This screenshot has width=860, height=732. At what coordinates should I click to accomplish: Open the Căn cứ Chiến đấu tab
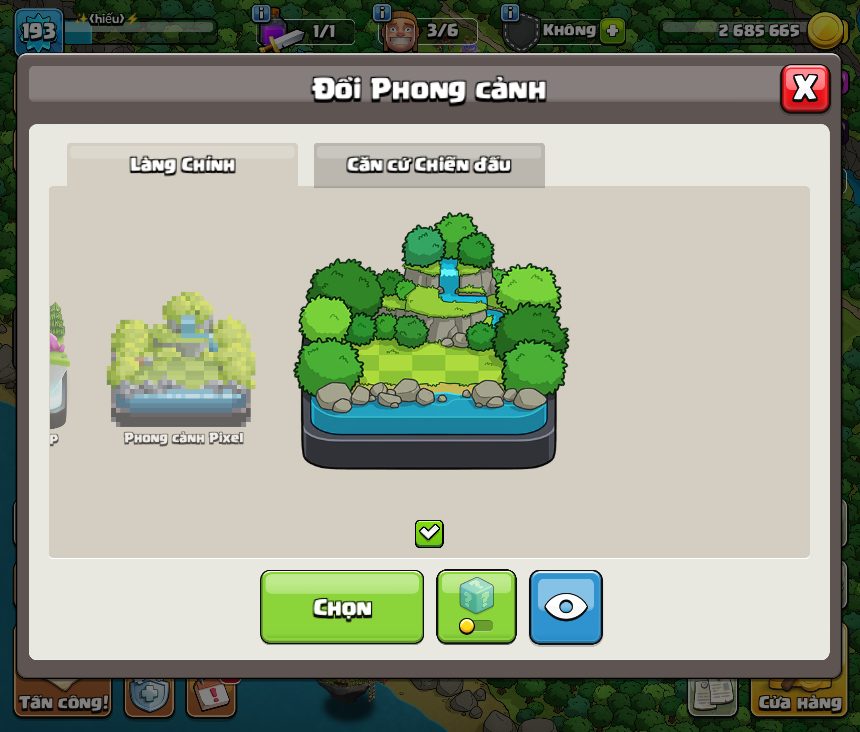tap(429, 165)
